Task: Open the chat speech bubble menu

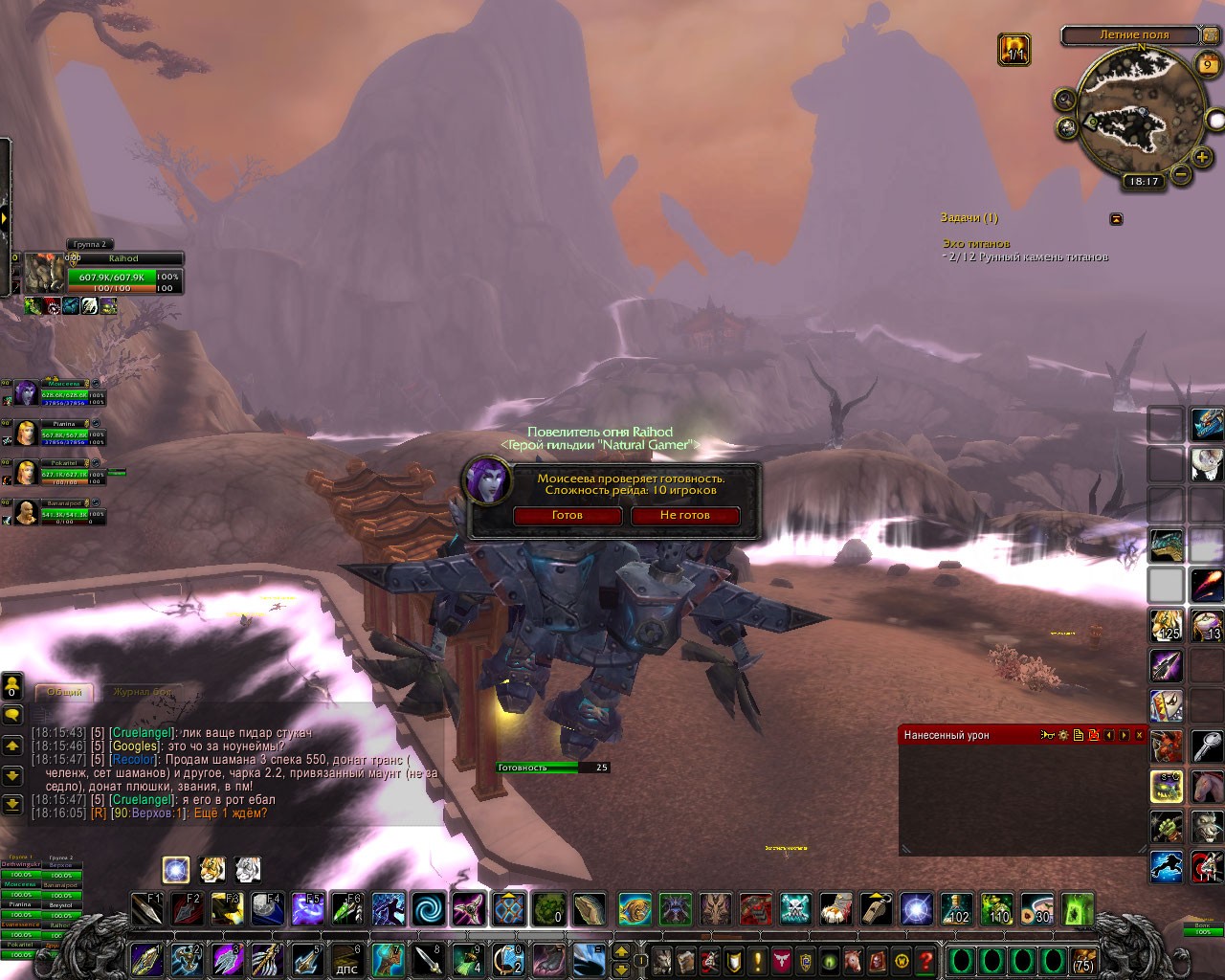Action: pos(12,715)
